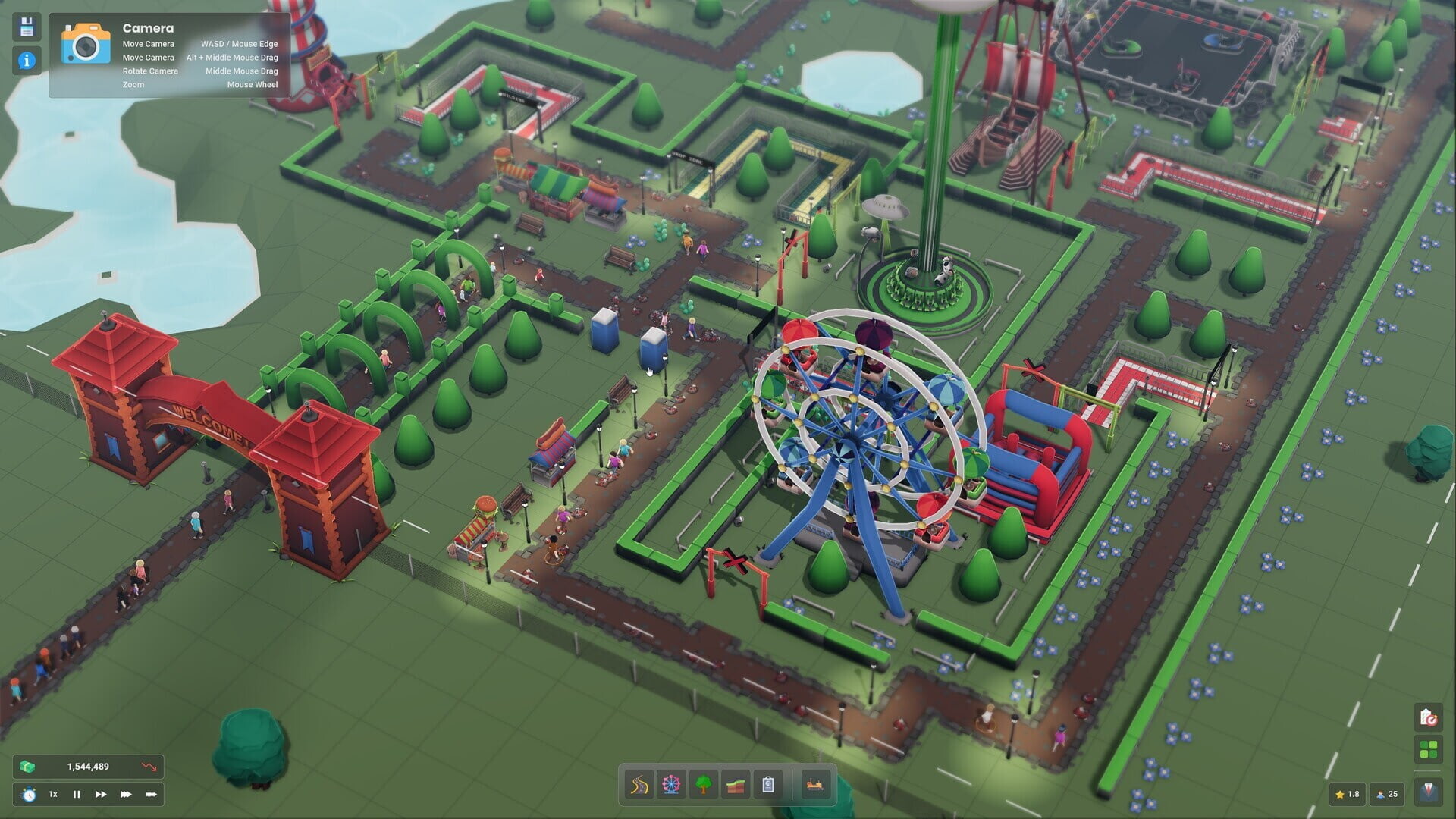Select the tree scenery tool

click(x=704, y=784)
